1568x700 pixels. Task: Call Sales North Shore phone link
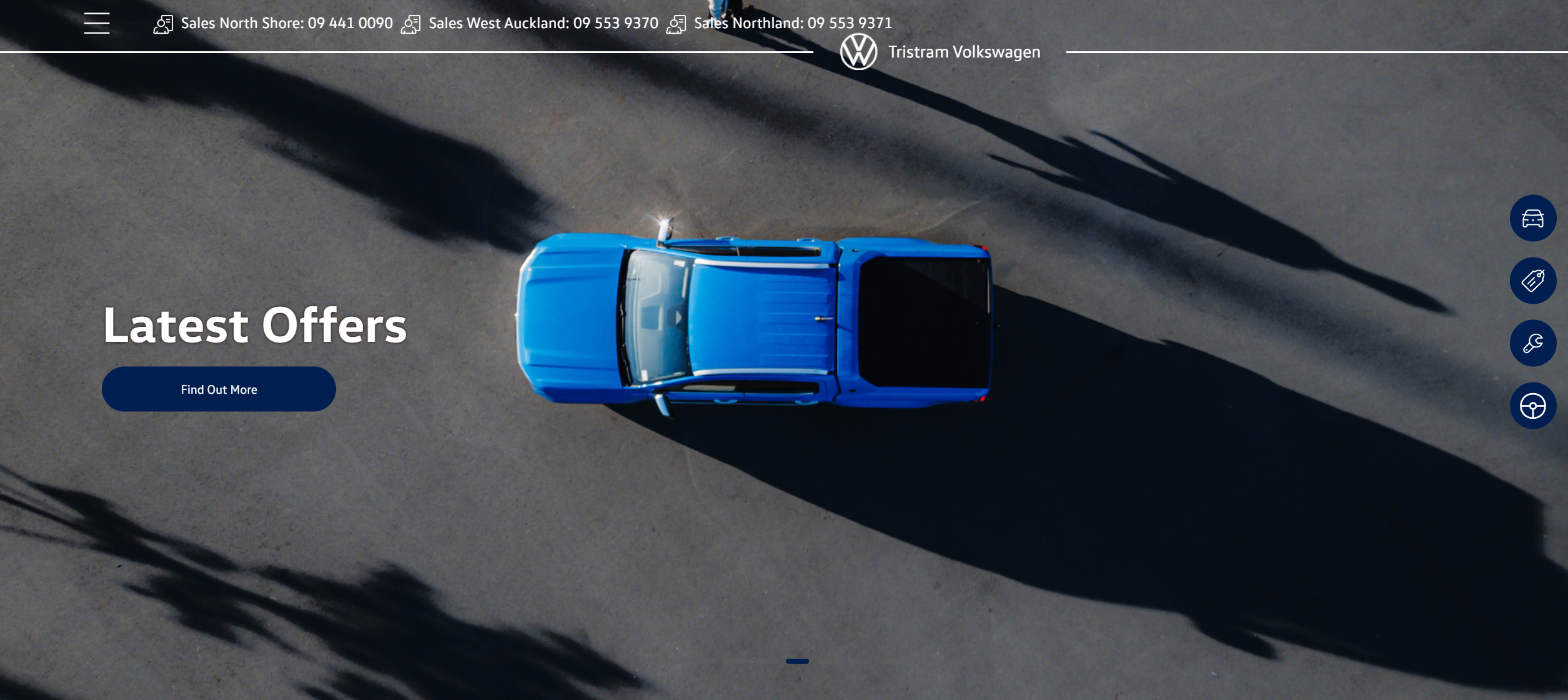tap(286, 24)
